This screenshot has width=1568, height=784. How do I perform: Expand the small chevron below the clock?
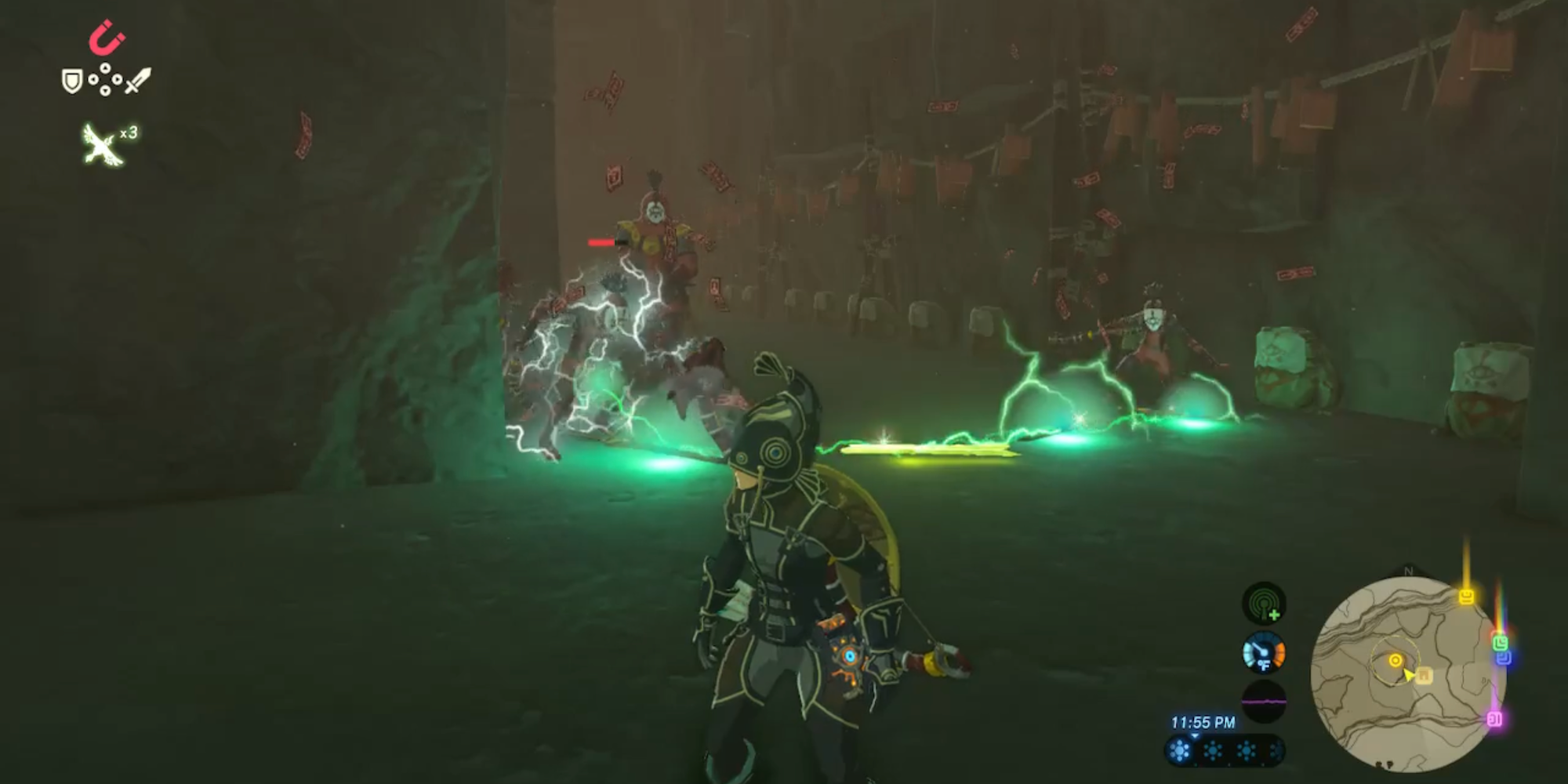coord(1194,736)
